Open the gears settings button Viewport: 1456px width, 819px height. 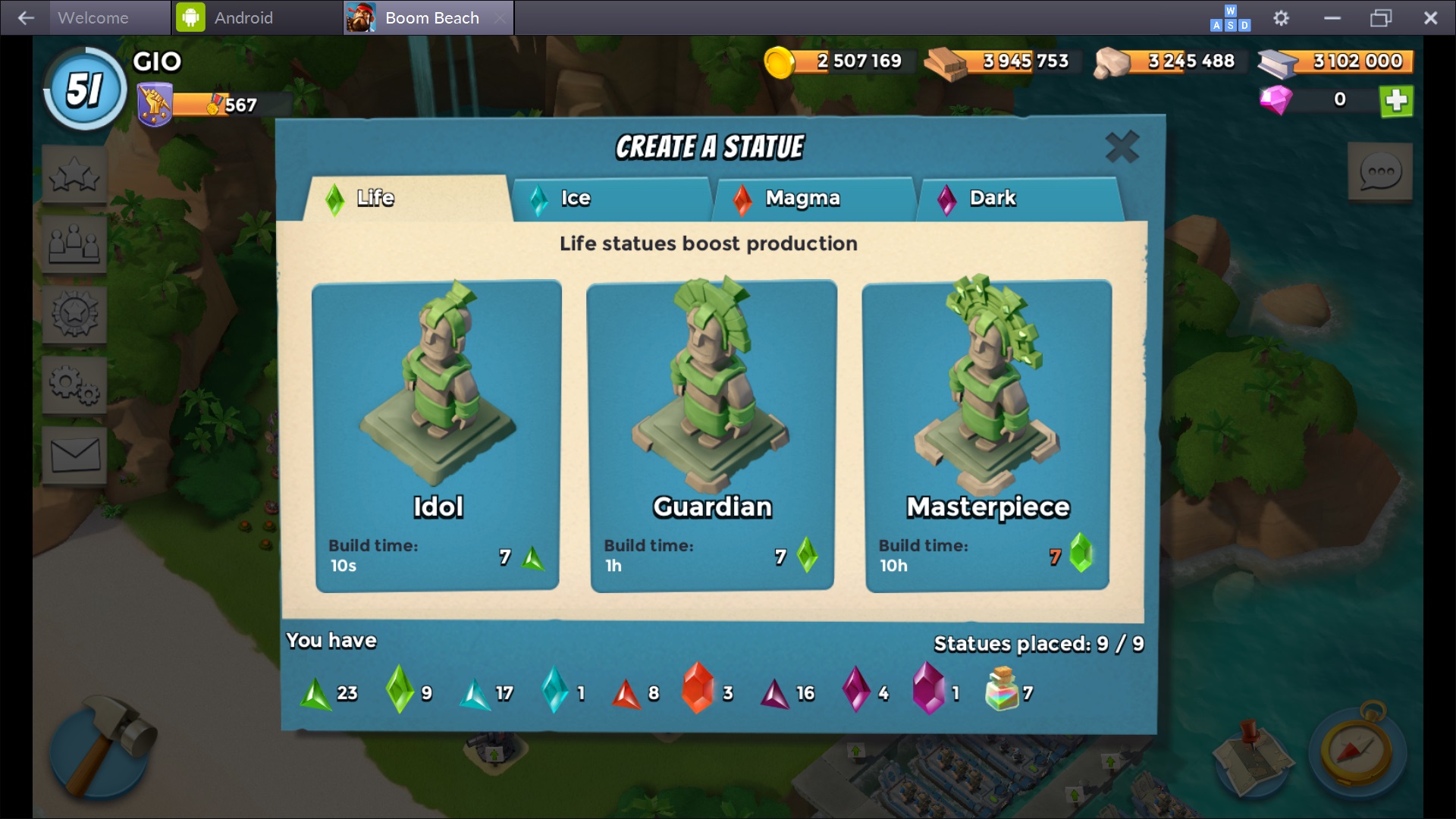pos(74,385)
